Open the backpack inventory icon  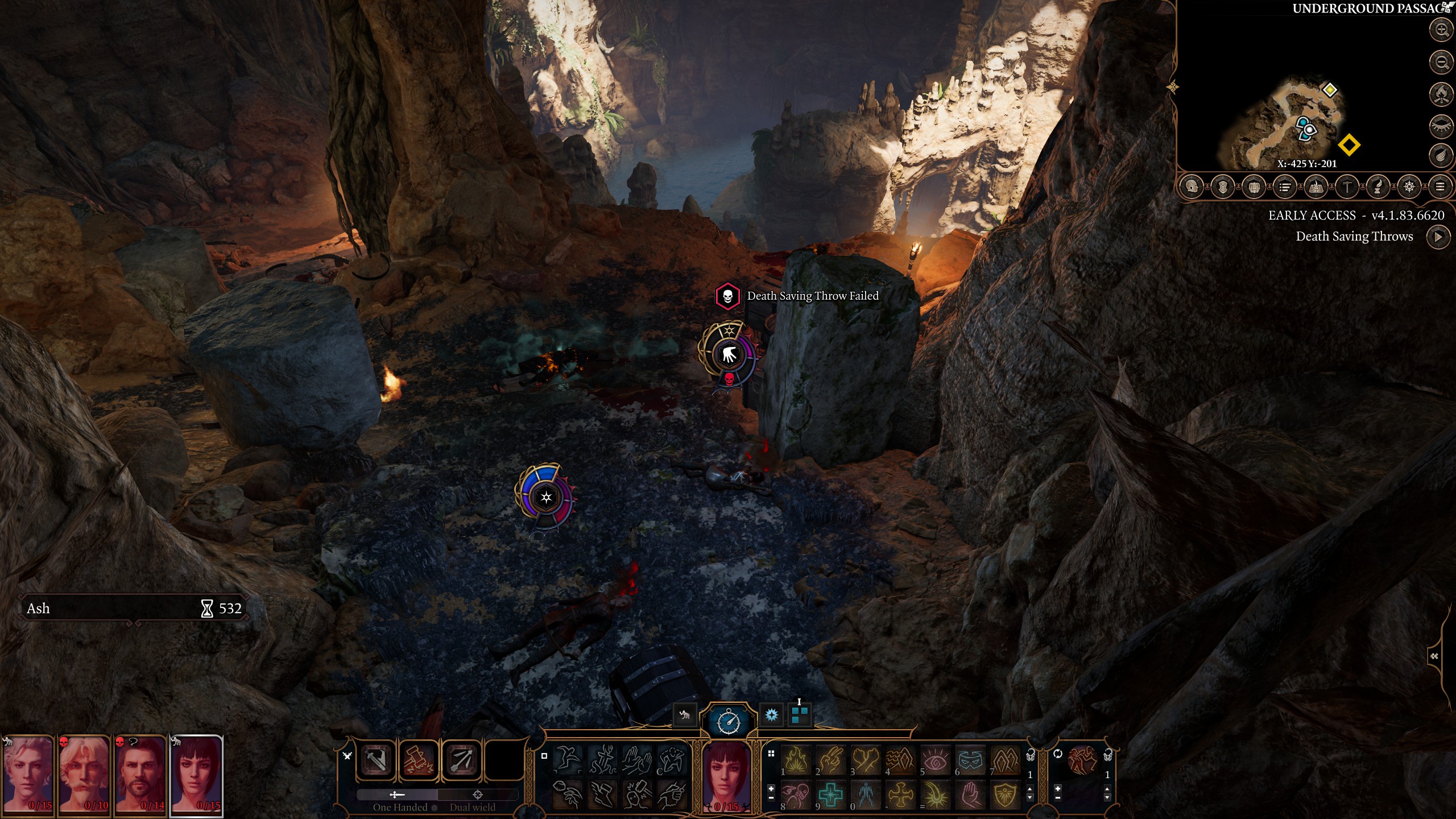(x=1254, y=187)
